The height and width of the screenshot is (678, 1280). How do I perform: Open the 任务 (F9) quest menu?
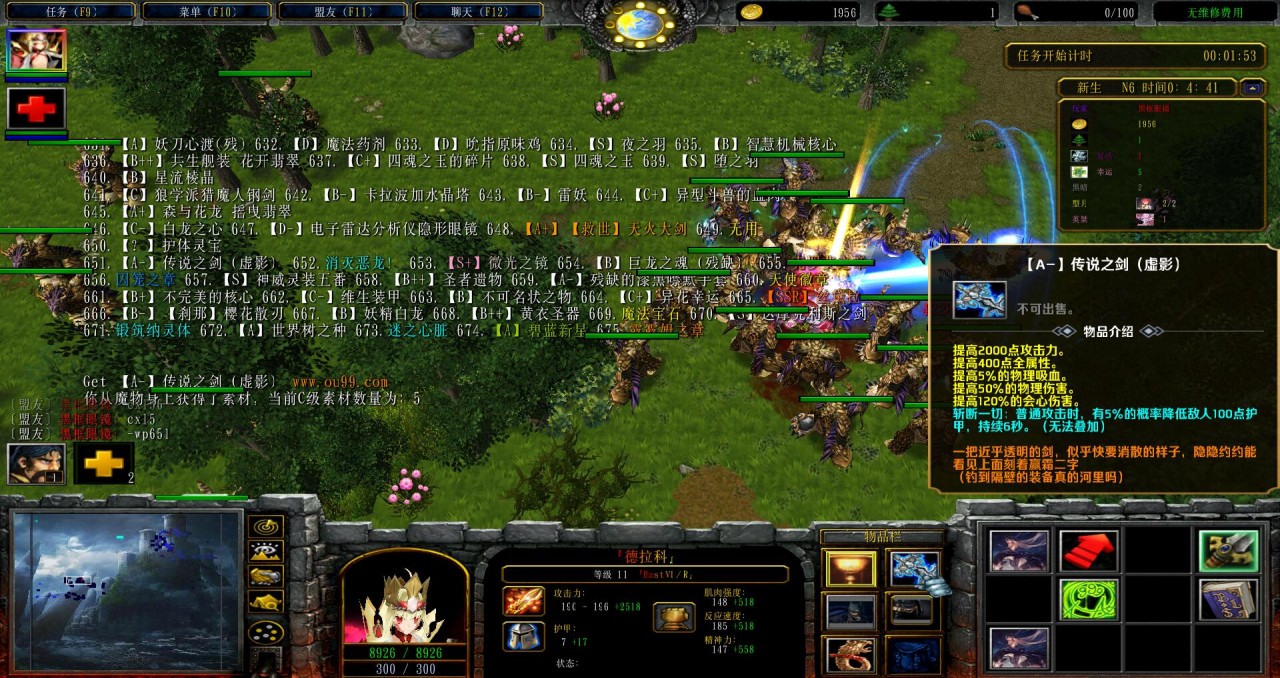pyautogui.click(x=70, y=11)
